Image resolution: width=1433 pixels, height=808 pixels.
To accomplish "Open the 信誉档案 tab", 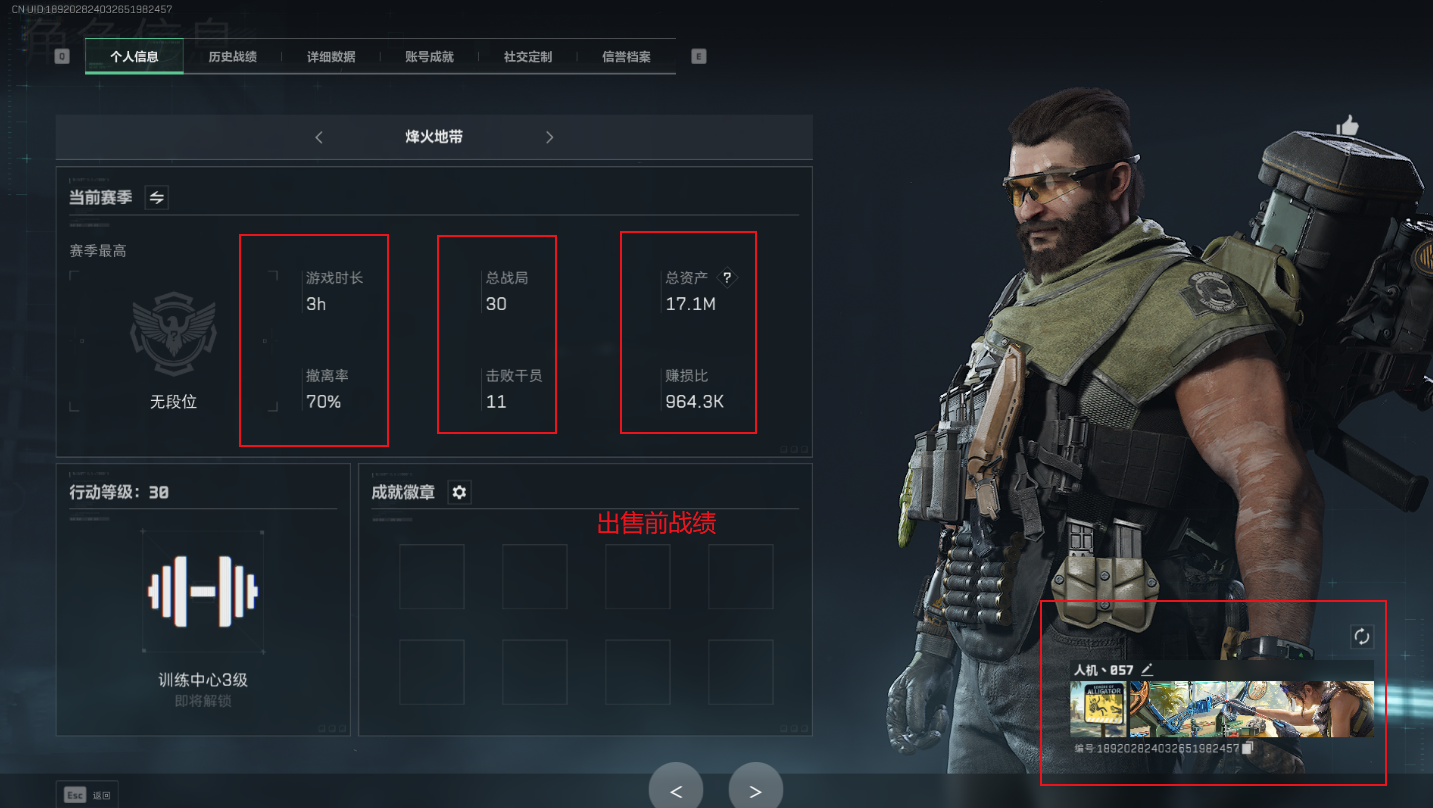I will 626,57.
